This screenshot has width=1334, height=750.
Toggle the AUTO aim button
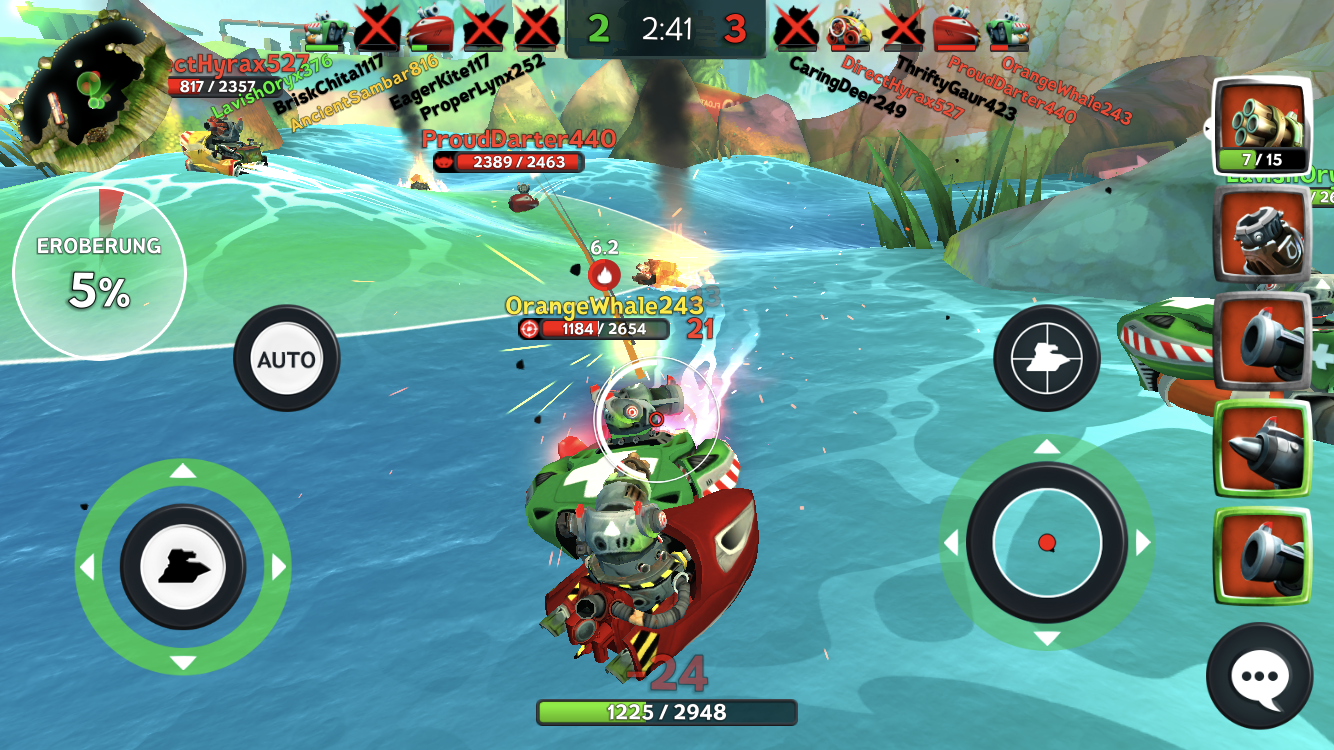[286, 359]
